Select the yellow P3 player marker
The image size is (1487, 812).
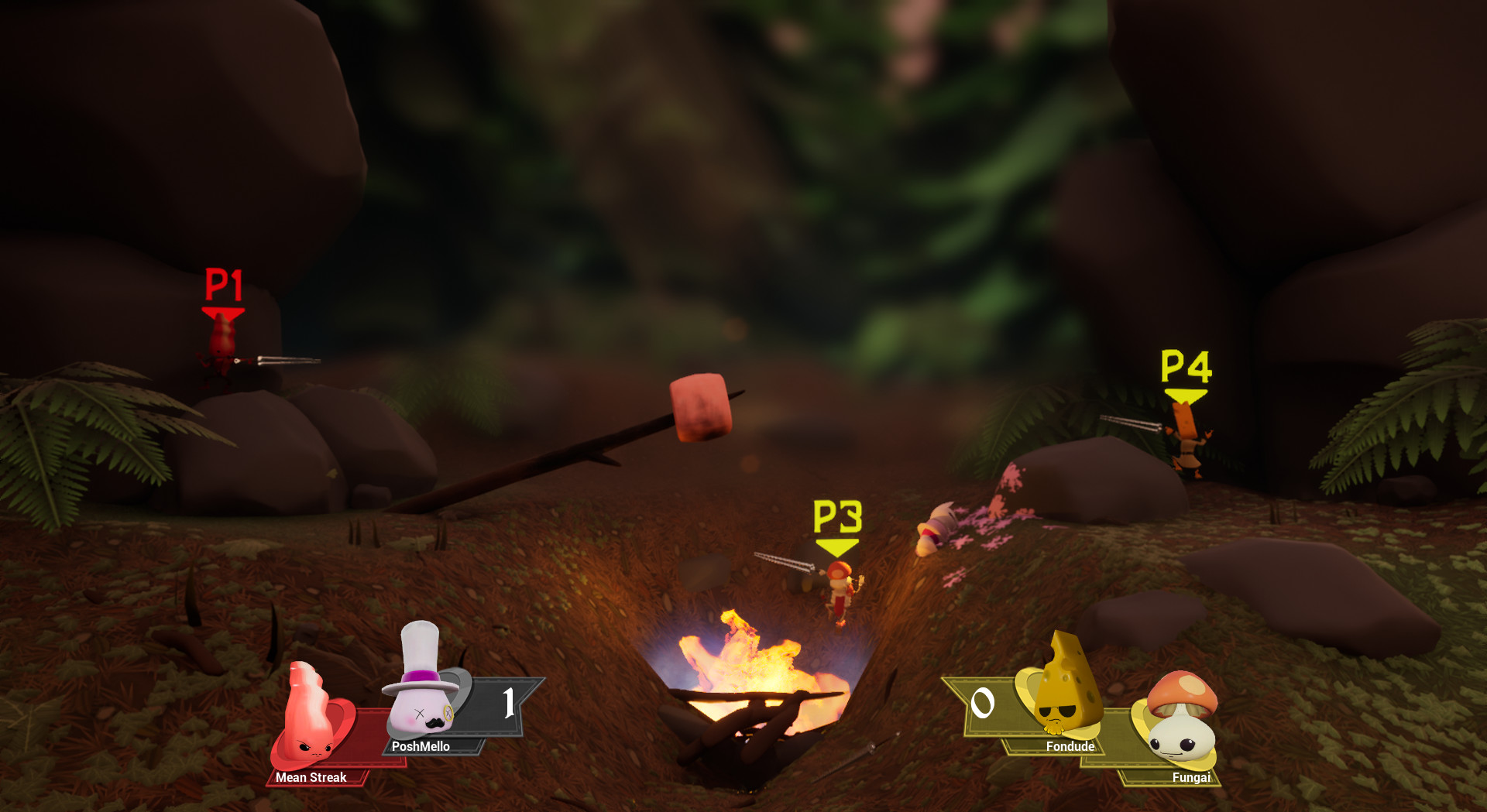(838, 520)
